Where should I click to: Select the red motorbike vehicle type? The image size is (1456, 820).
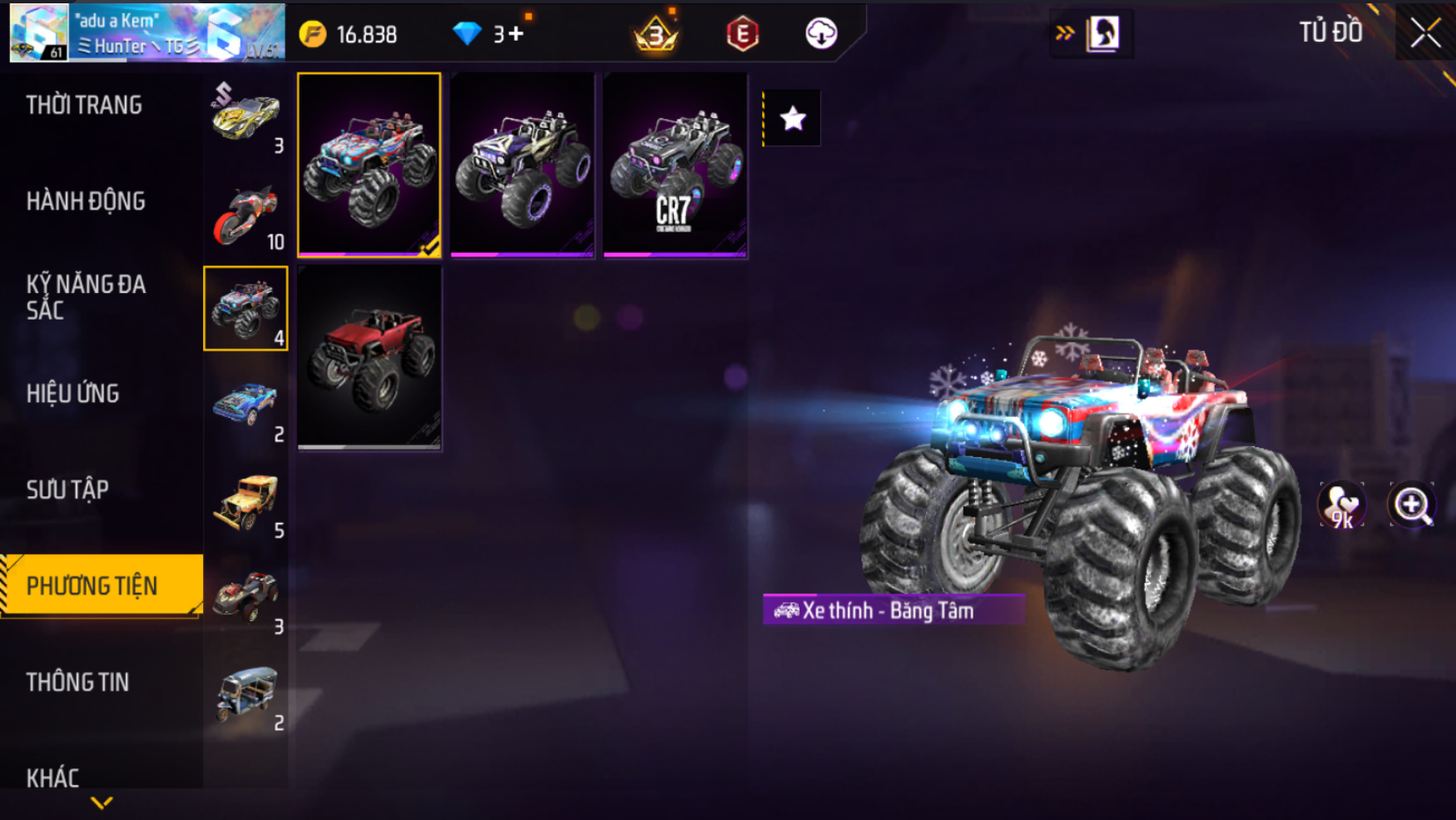point(245,213)
